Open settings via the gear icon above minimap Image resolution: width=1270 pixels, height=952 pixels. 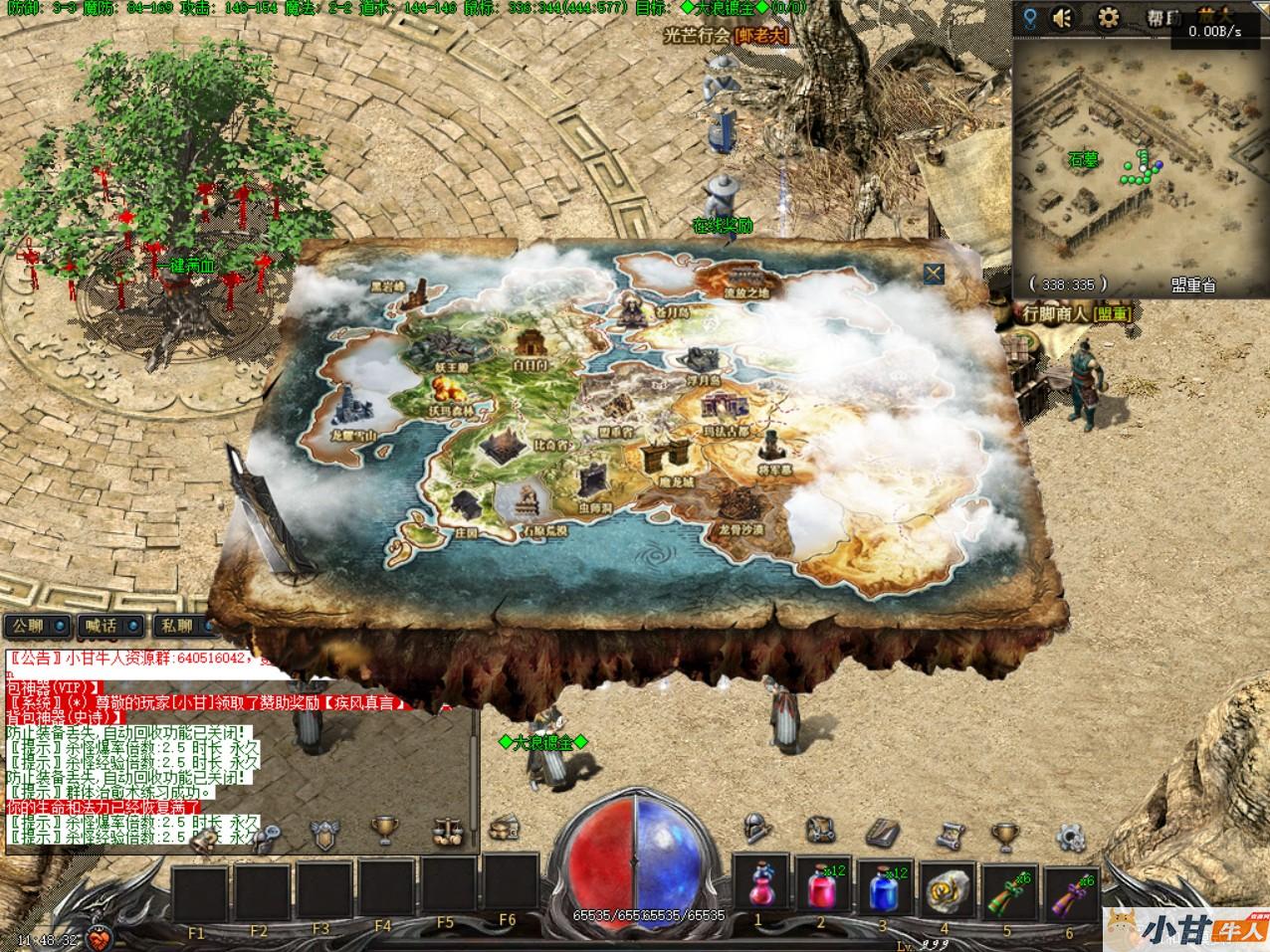coord(1108,17)
